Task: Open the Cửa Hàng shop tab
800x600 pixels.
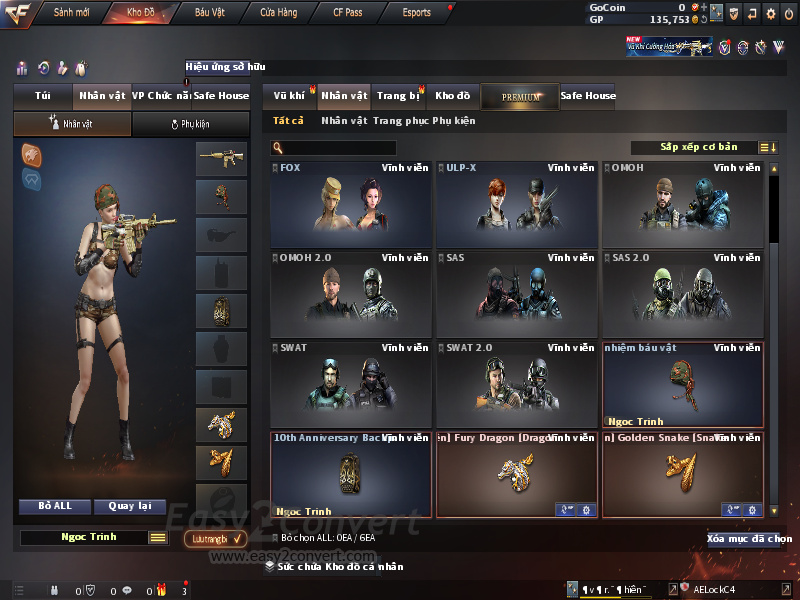Action: [278, 13]
